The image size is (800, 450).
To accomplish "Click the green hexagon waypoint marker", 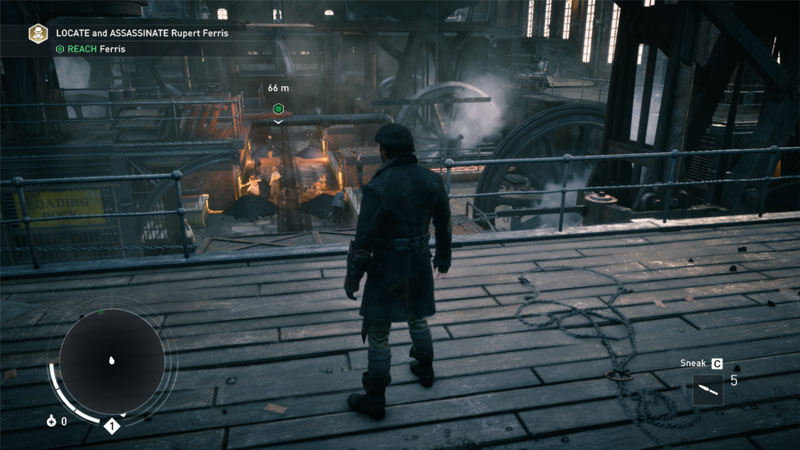I will [278, 108].
